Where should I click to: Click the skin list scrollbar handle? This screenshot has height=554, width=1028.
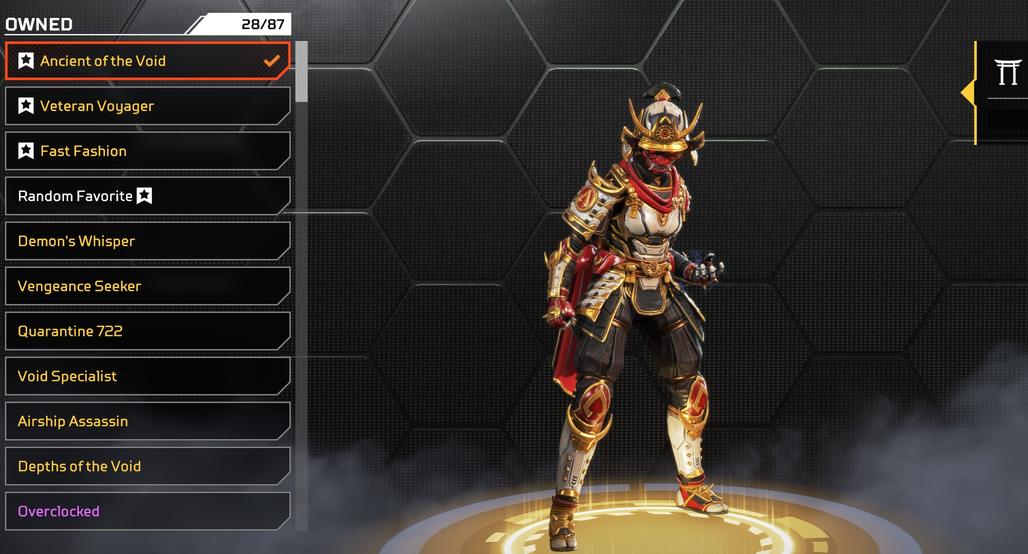point(302,71)
